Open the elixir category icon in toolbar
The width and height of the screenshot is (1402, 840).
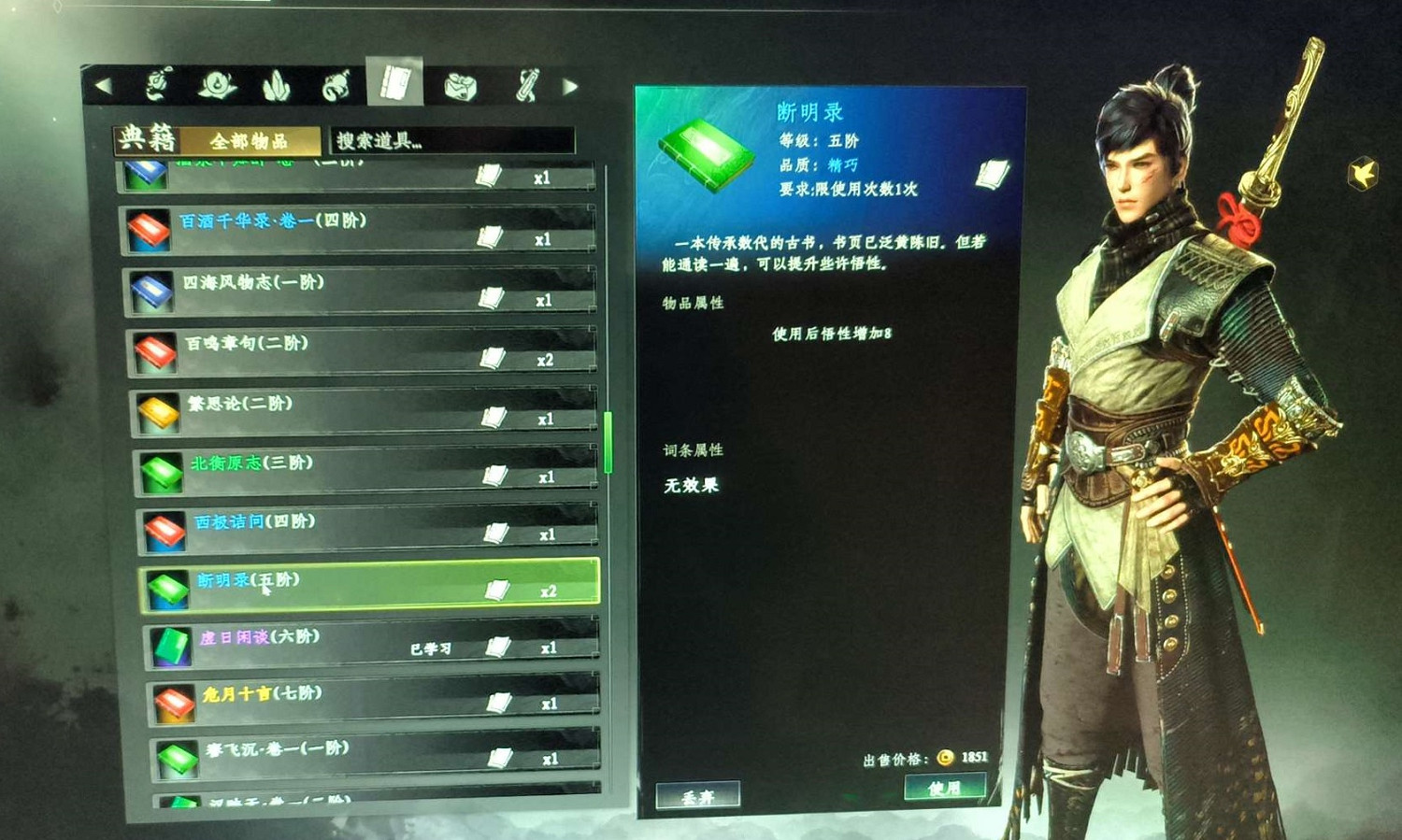(216, 86)
